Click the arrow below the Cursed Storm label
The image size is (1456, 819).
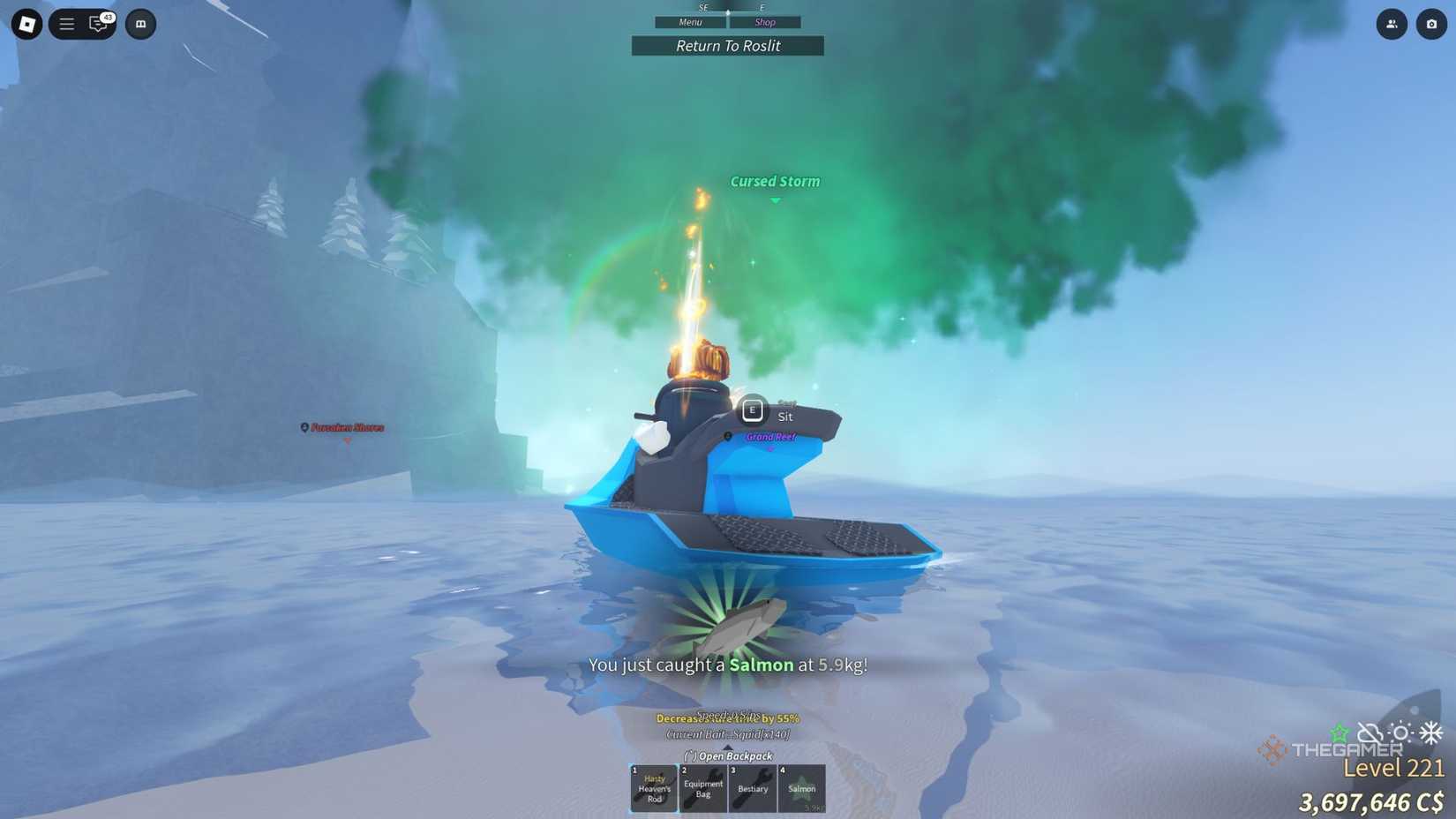click(775, 200)
